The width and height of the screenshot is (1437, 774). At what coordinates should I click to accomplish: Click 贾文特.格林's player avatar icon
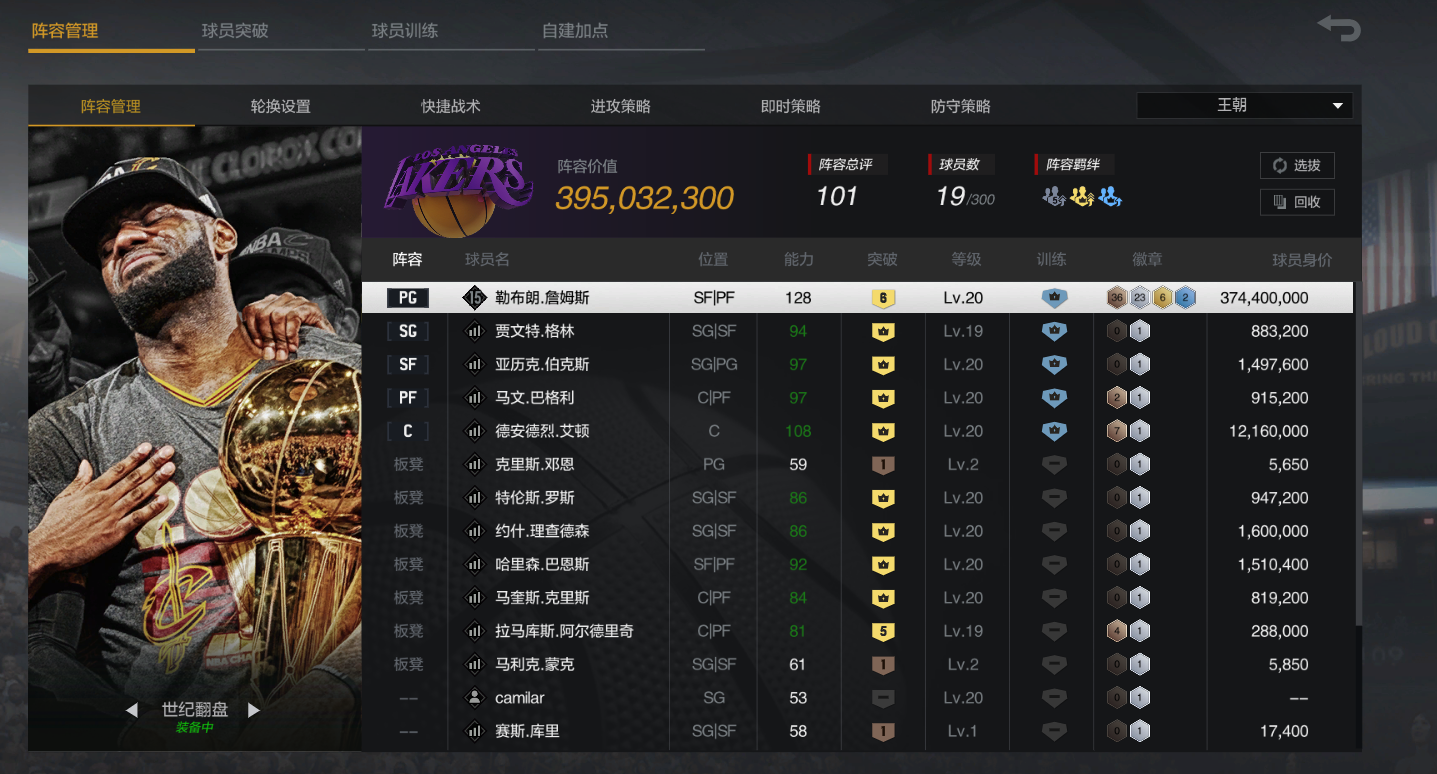(x=475, y=330)
